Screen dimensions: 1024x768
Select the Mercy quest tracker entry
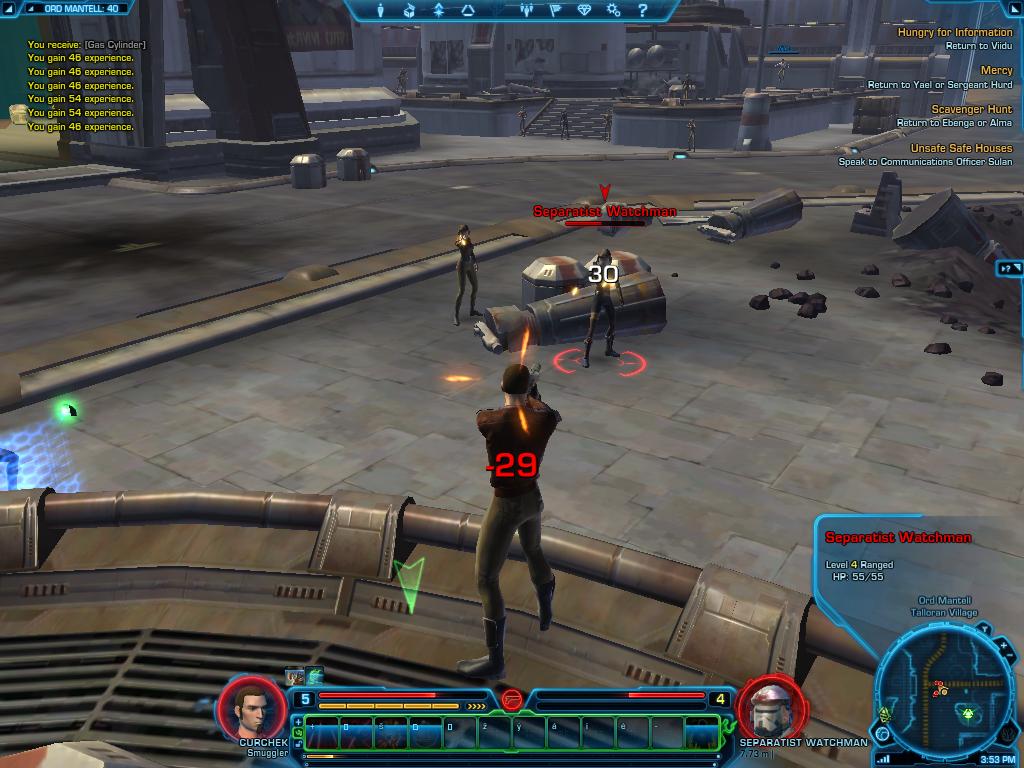tap(996, 70)
